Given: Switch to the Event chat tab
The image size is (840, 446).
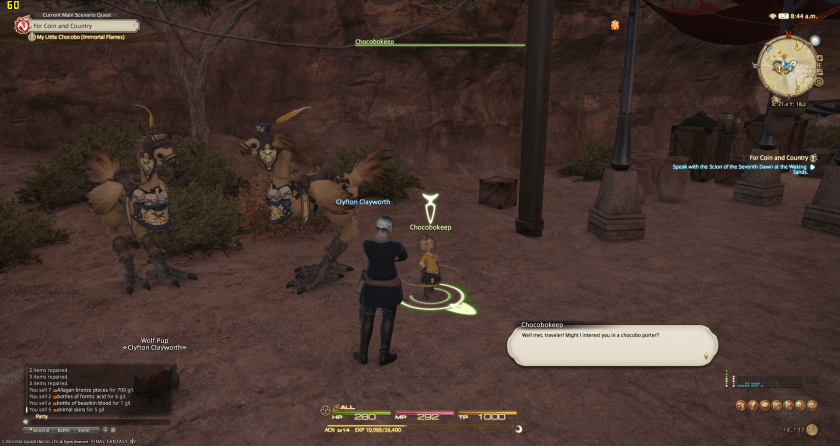Looking at the screenshot, I should coord(82,428).
